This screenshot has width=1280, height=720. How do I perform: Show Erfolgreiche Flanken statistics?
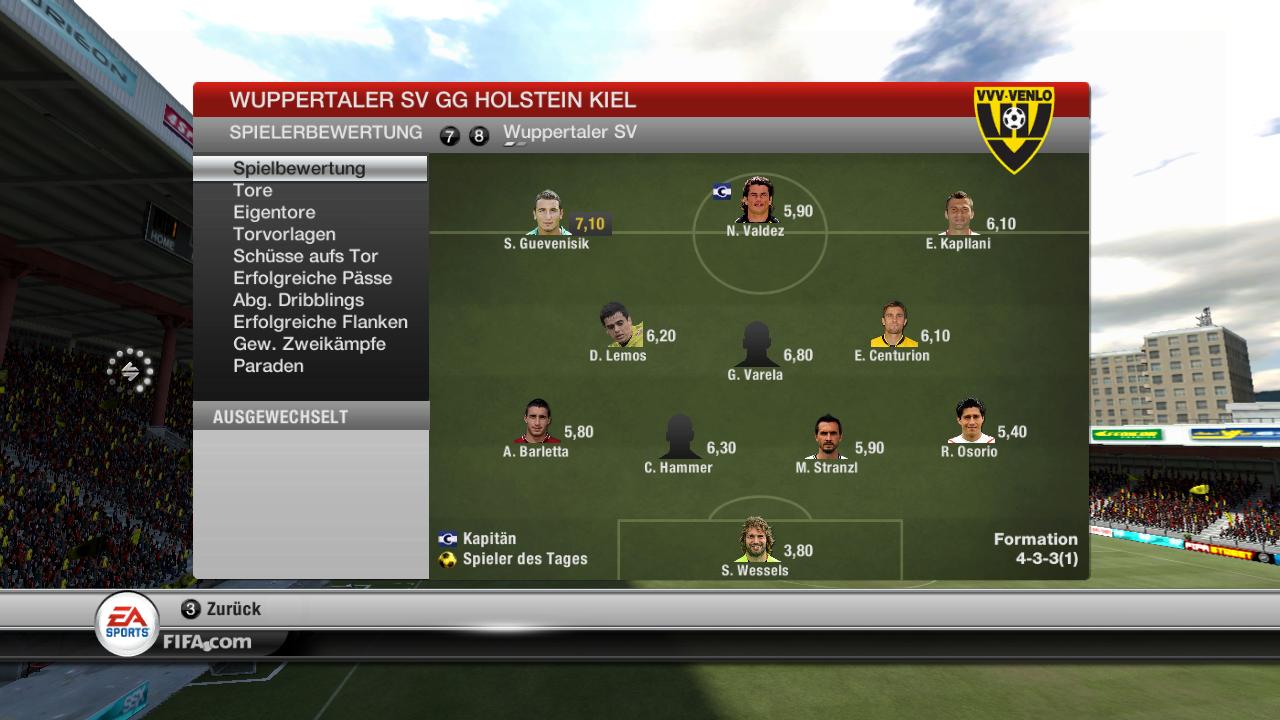(320, 322)
